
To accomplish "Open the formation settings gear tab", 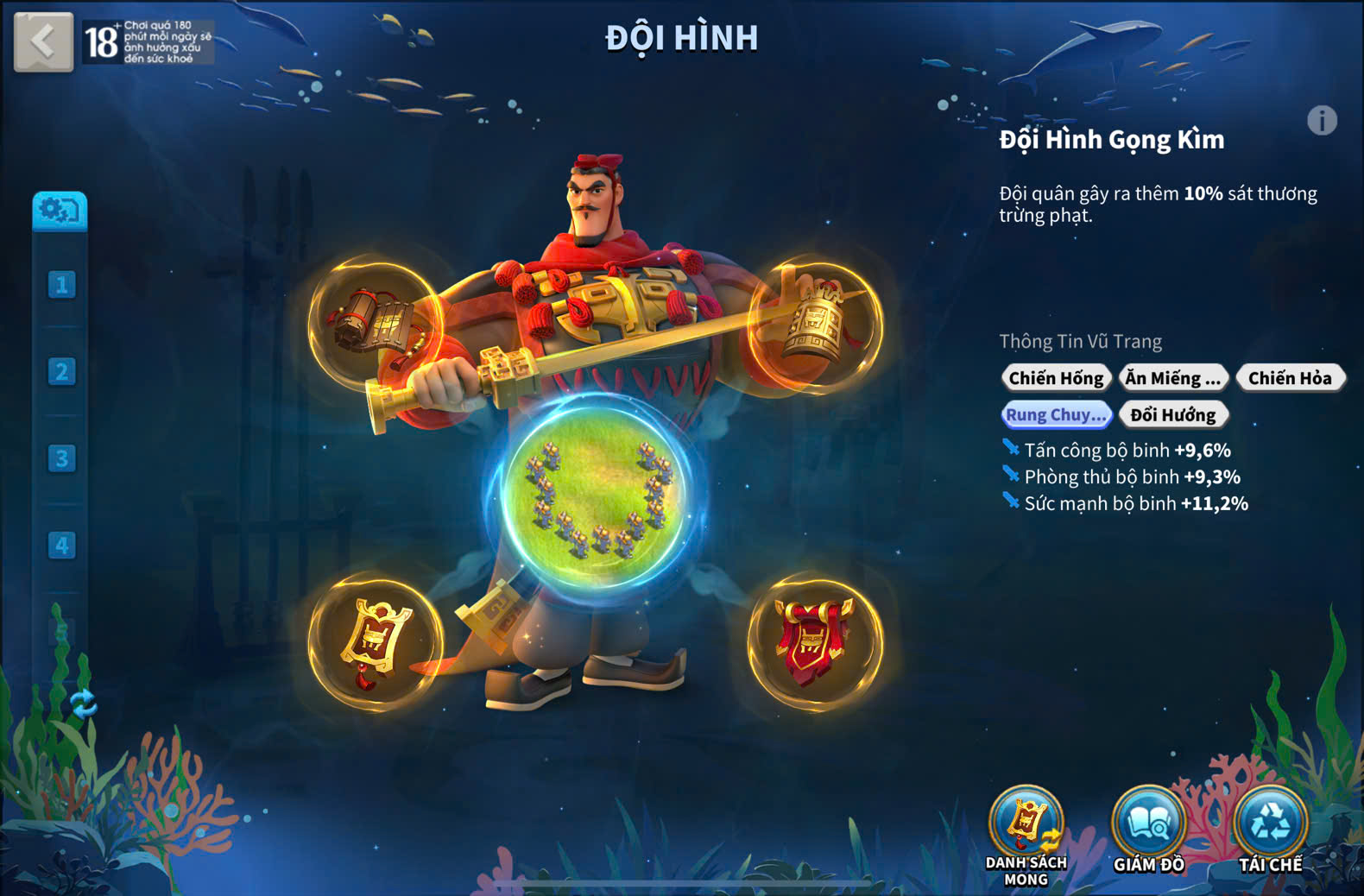I will coord(60,211).
